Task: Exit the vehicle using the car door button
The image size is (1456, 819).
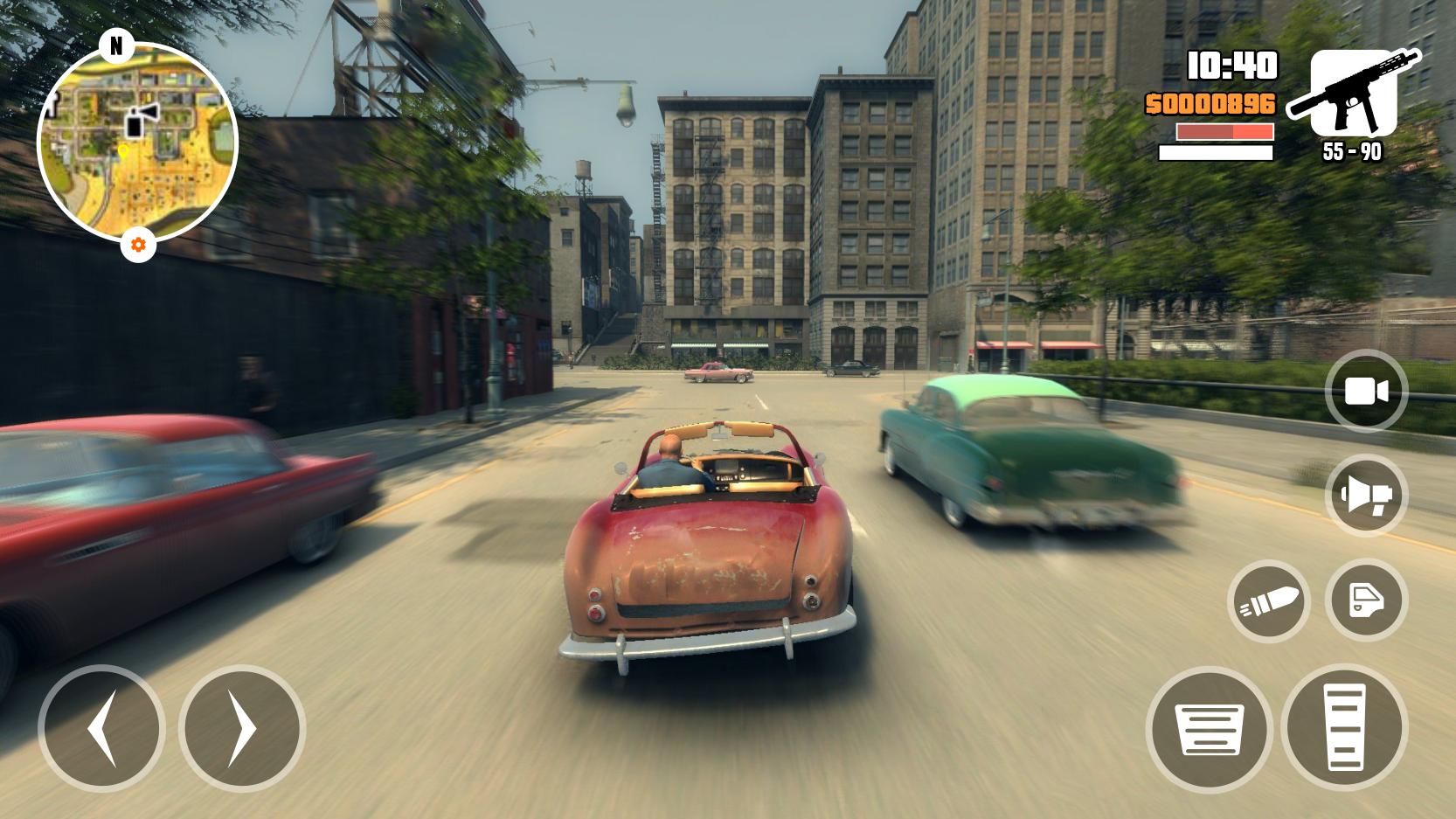Action: [x=1366, y=600]
